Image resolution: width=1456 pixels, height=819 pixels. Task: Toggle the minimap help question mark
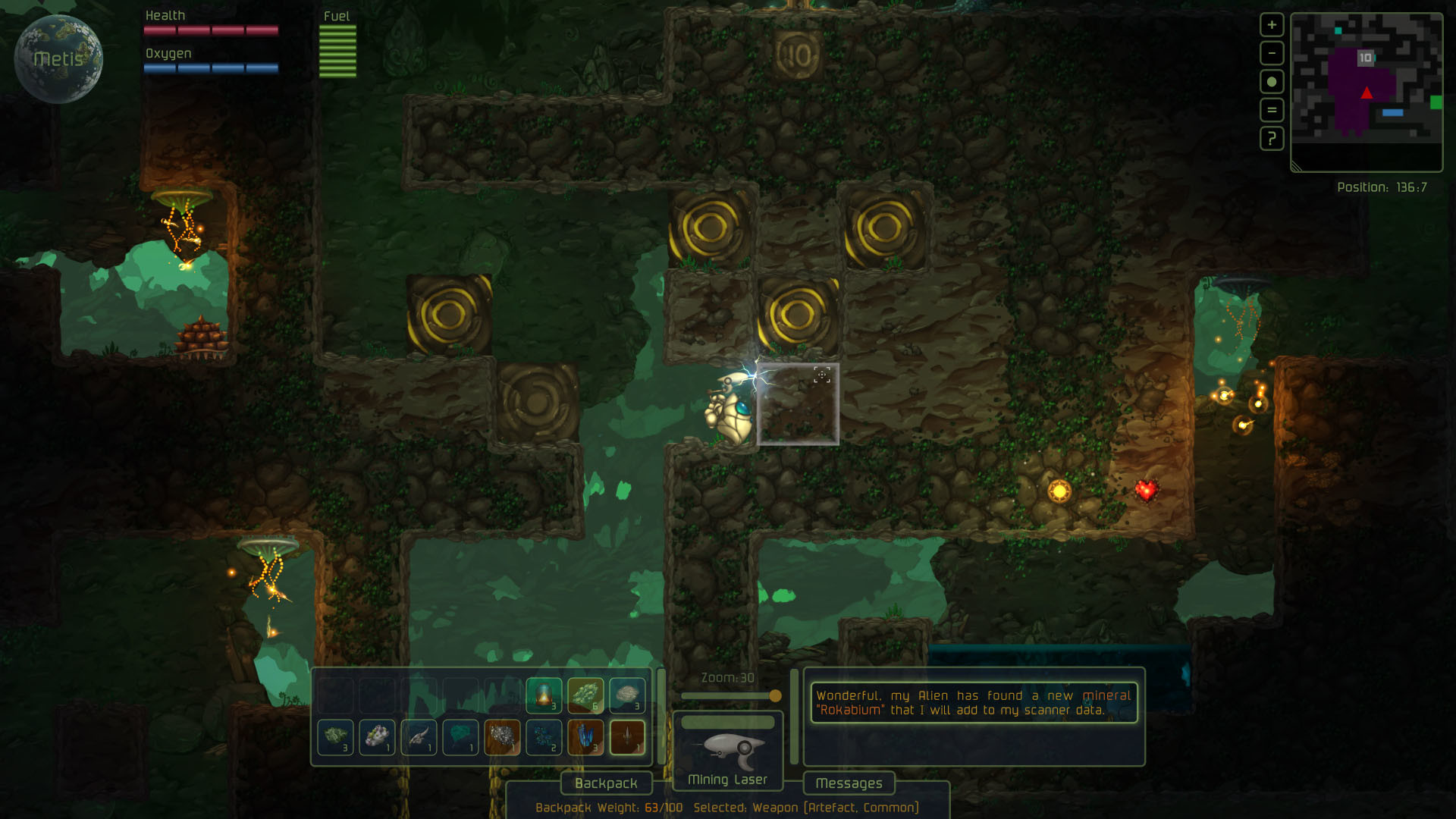tap(1272, 139)
